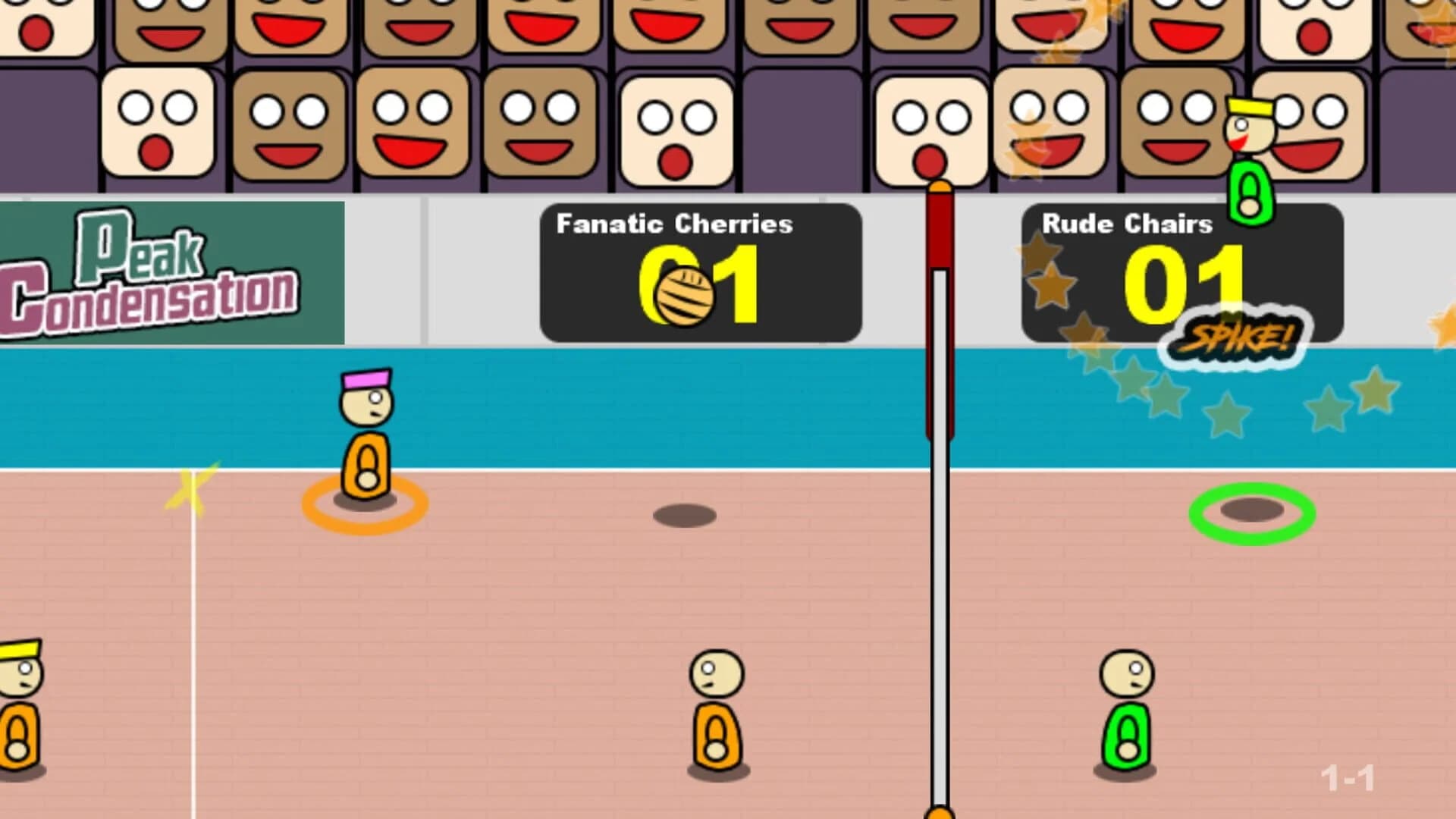Expand the Rude Chairs scoreboard panel
The width and height of the screenshot is (1456, 819).
(1183, 269)
